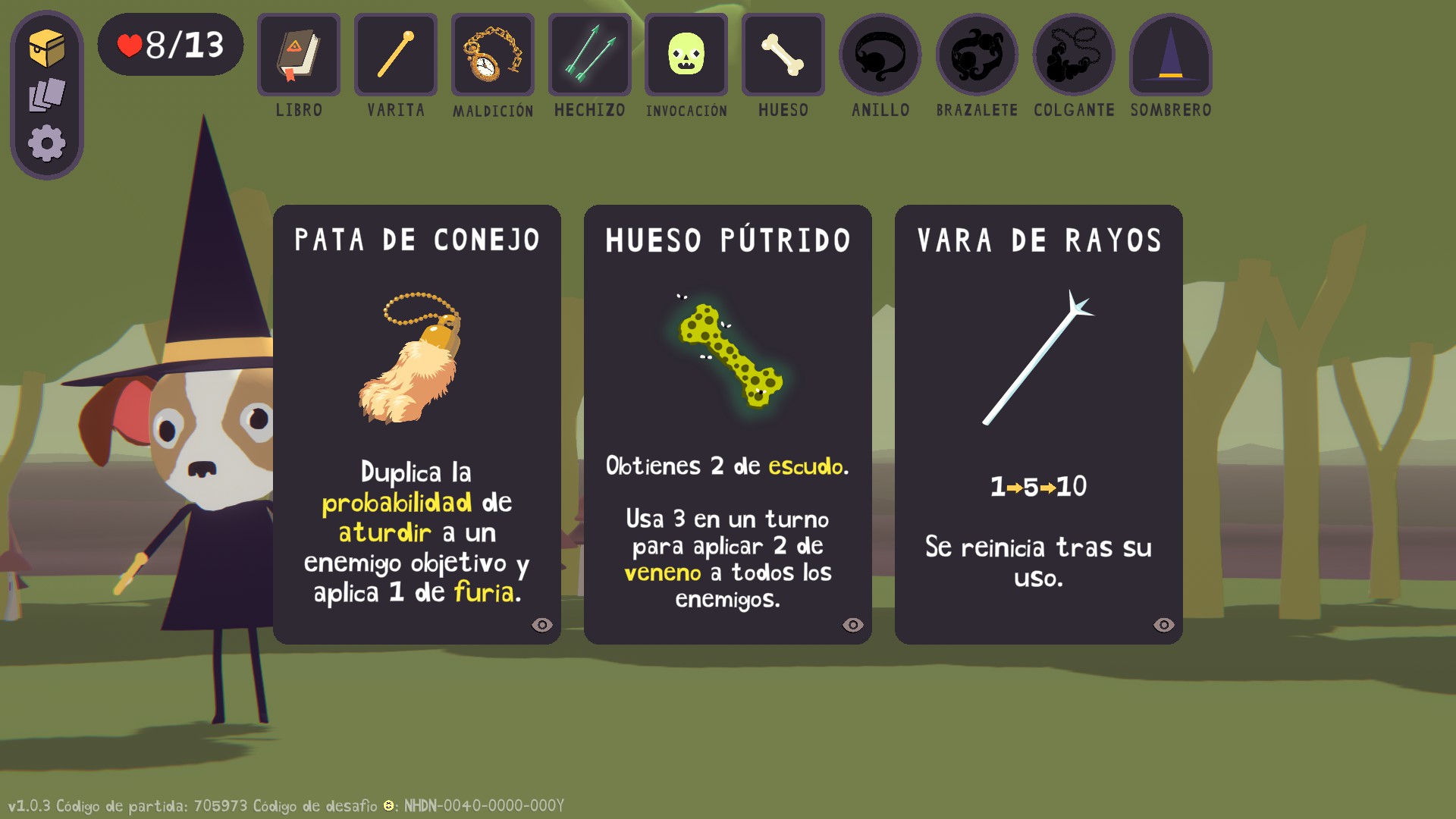Click the Maldición pocket watch slot

(493, 55)
